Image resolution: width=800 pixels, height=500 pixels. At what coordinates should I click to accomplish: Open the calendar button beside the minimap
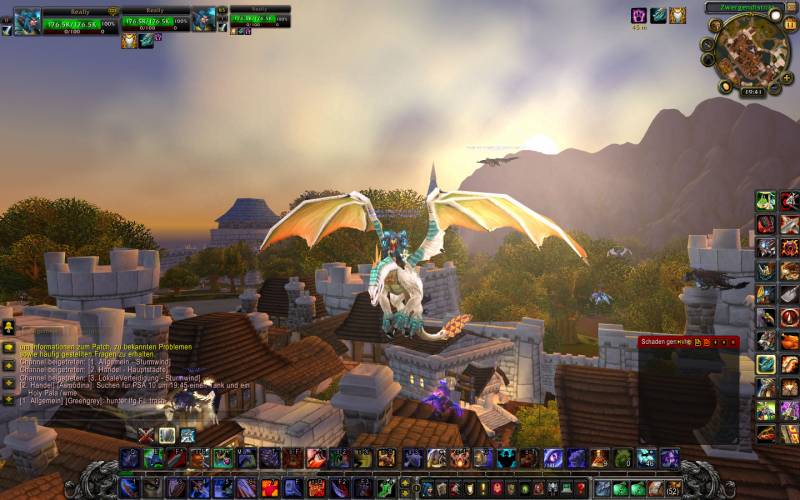790,24
